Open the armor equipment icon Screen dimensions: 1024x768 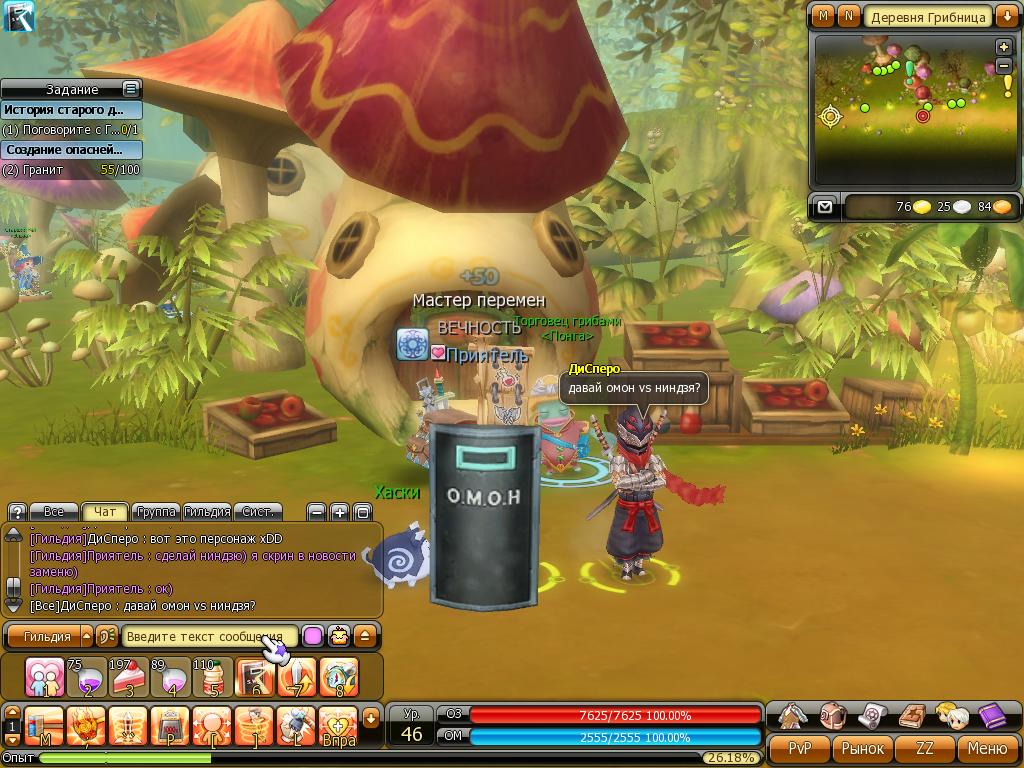click(793, 716)
